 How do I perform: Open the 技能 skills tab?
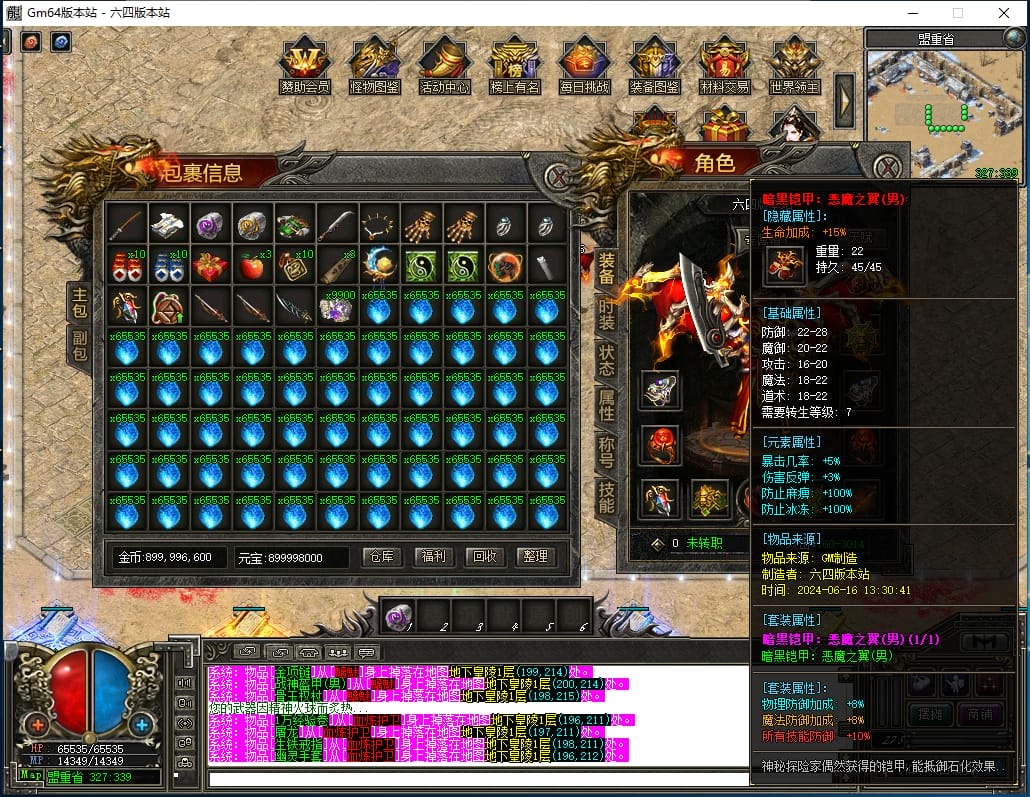(x=606, y=495)
